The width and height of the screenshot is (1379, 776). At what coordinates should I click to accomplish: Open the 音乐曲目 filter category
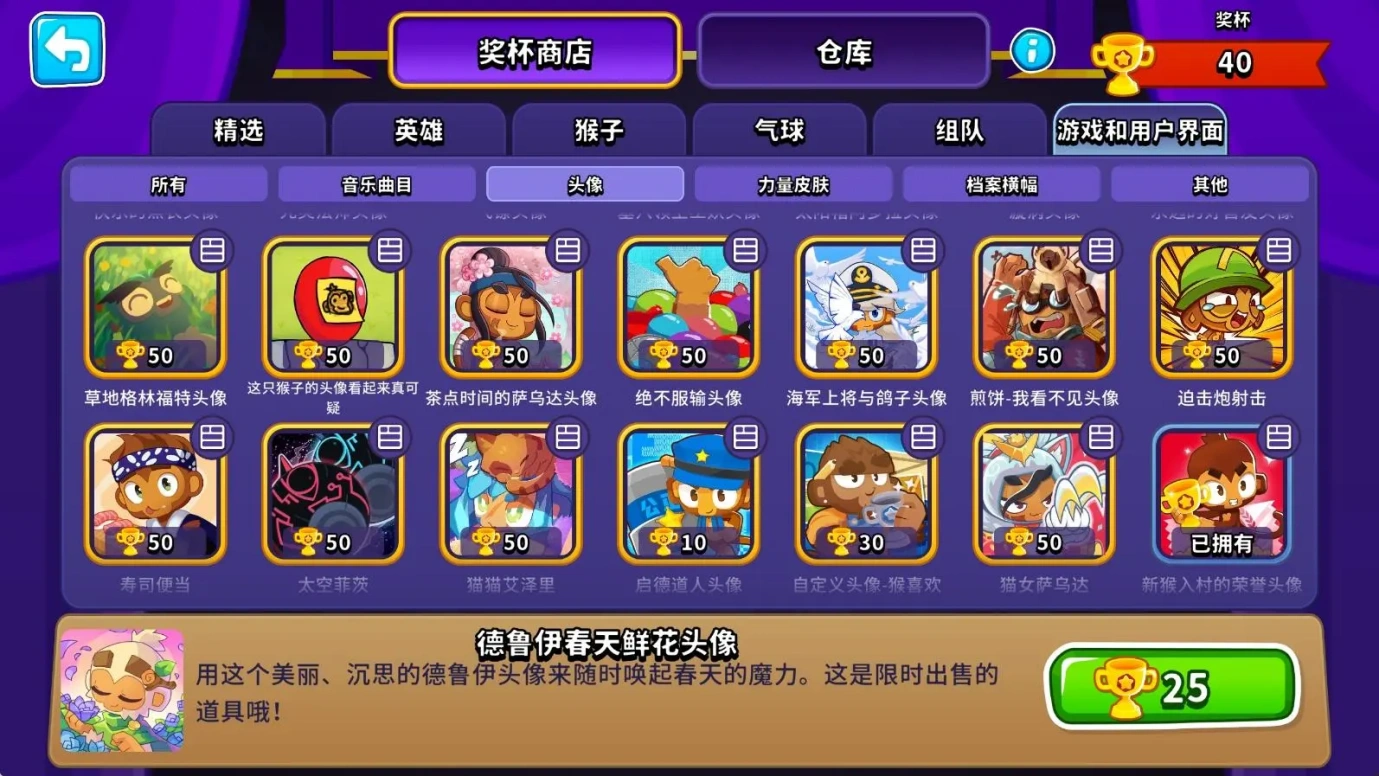click(376, 184)
